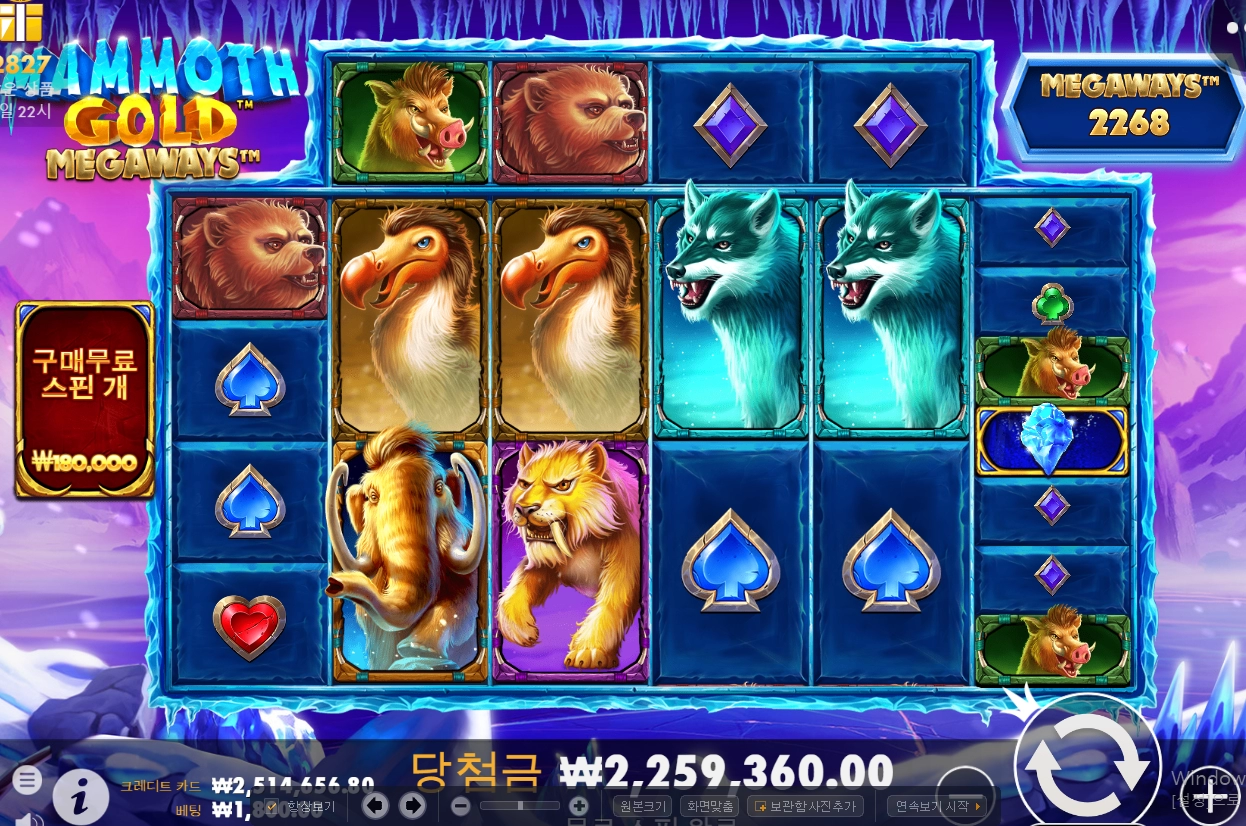The image size is (1246, 826).
Task: Zoom in with the viewer plus button
Action: click(x=578, y=805)
